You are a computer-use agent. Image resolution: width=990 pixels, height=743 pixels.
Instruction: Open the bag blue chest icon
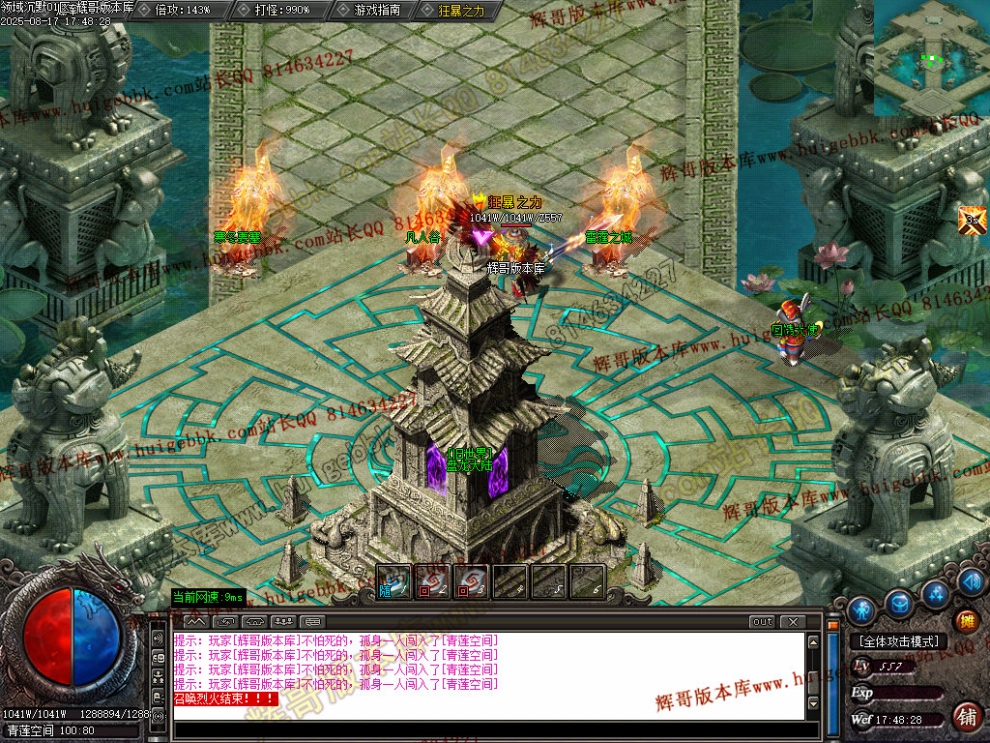coord(899,603)
